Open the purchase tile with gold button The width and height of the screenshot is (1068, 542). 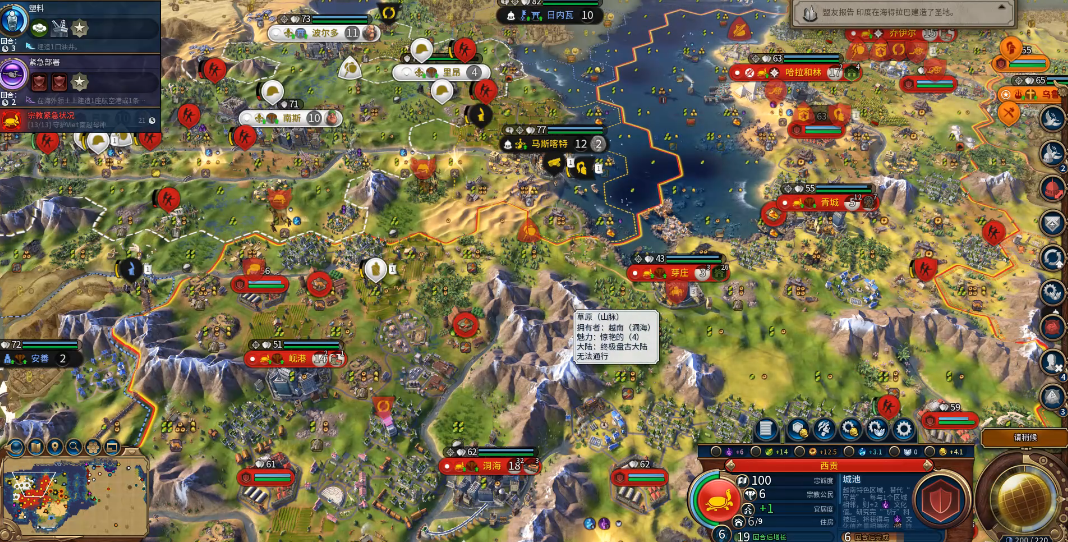pyautogui.click(x=798, y=429)
